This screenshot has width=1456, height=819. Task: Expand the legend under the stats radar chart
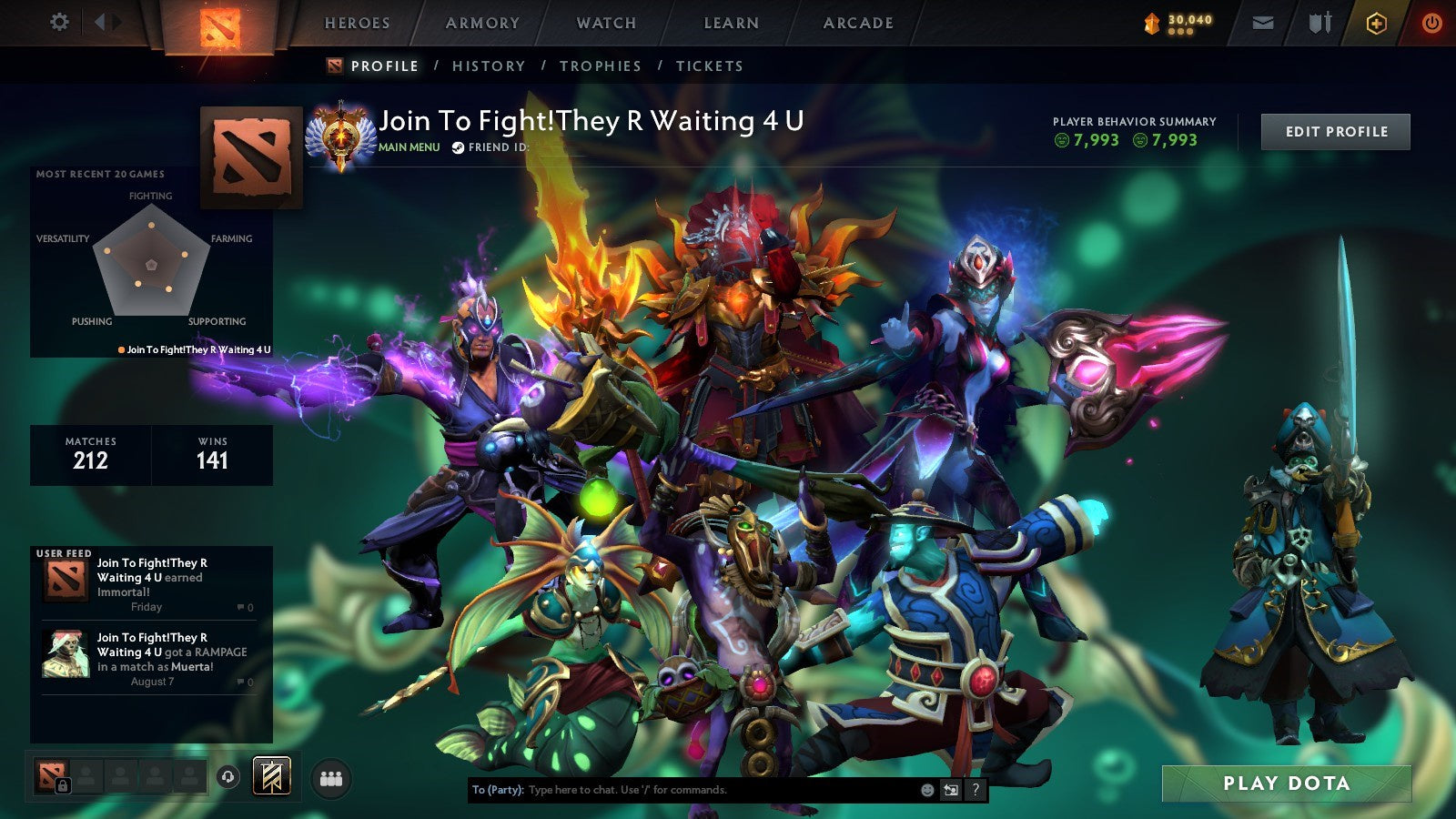coord(196,348)
